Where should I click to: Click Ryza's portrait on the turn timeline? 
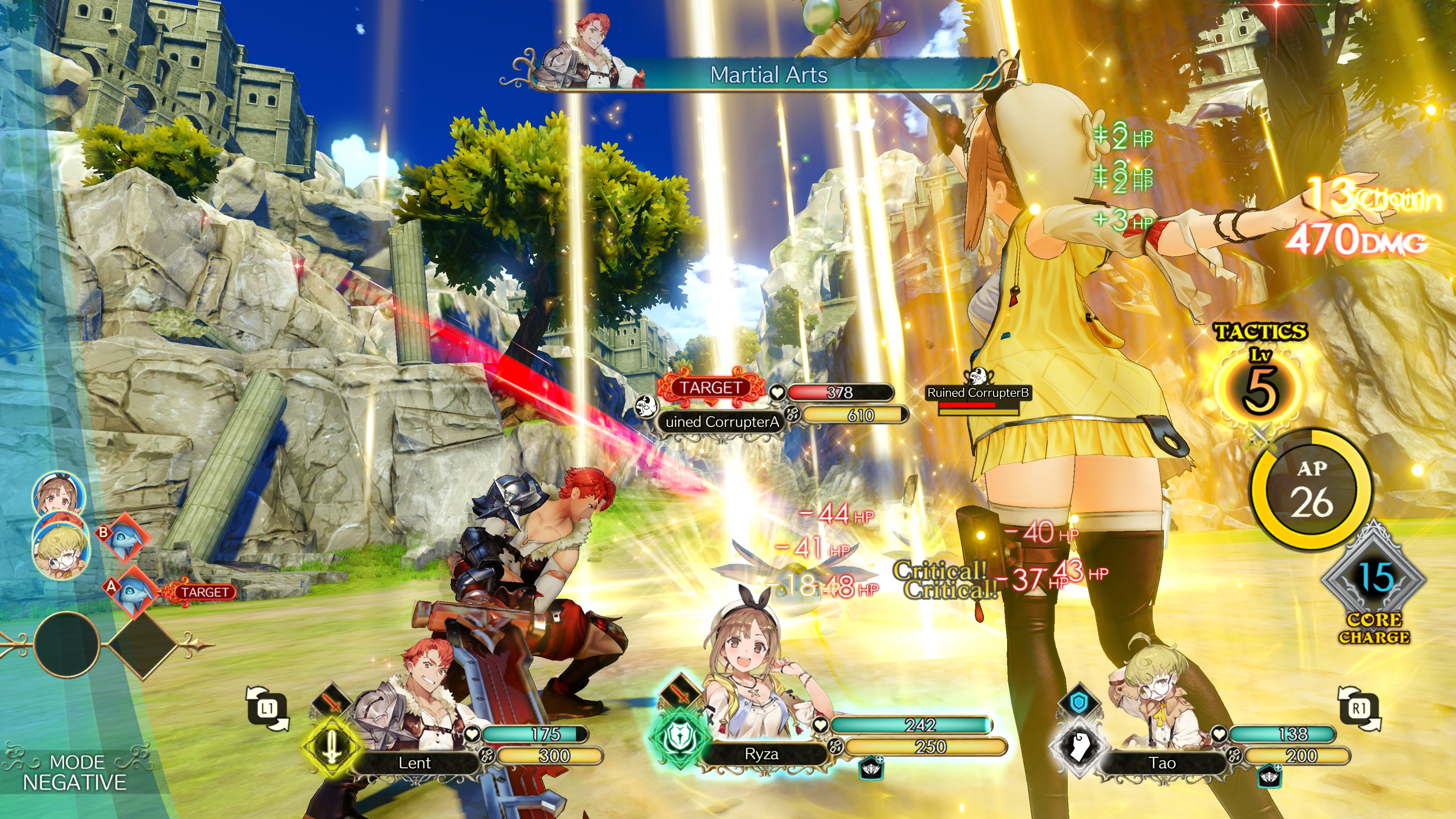coord(58,494)
